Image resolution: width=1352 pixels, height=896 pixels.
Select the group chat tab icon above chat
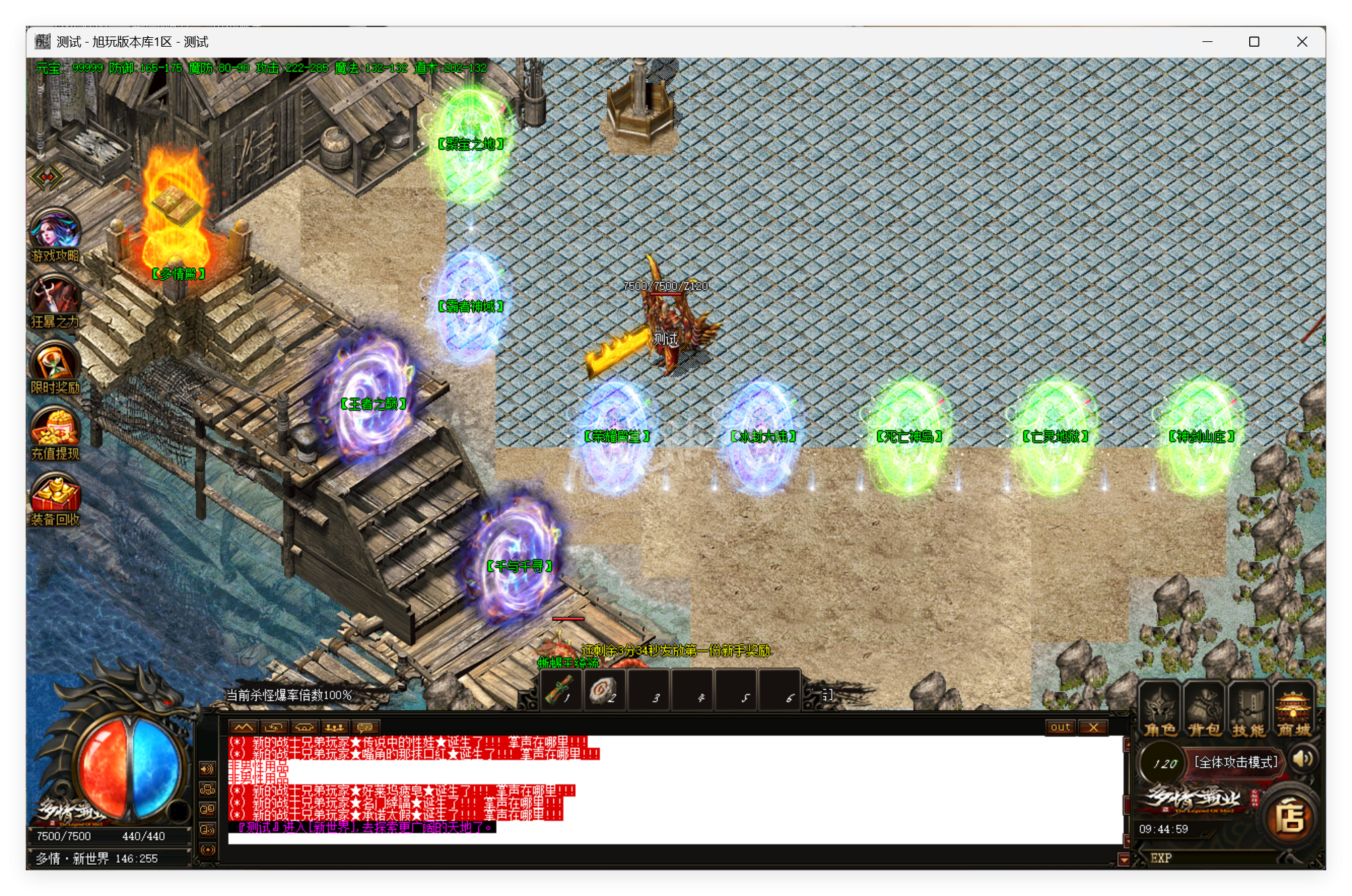334,727
